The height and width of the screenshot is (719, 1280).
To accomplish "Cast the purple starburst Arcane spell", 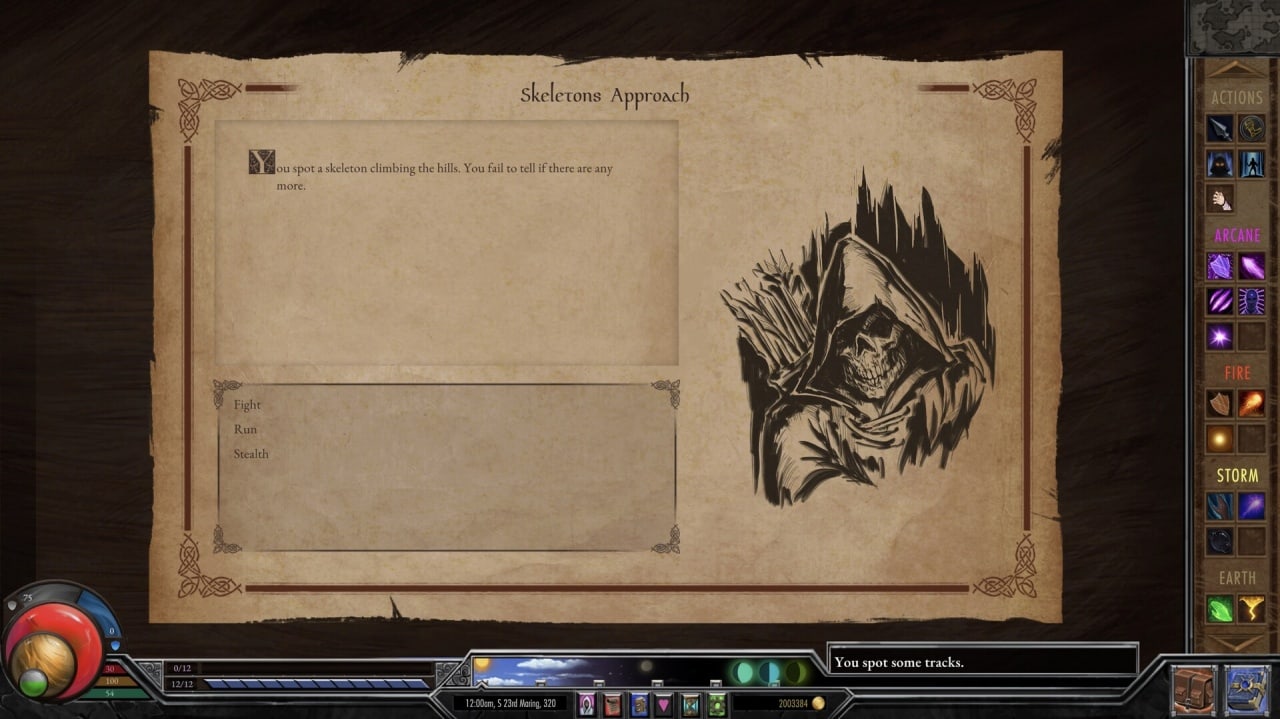I will [x=1219, y=336].
